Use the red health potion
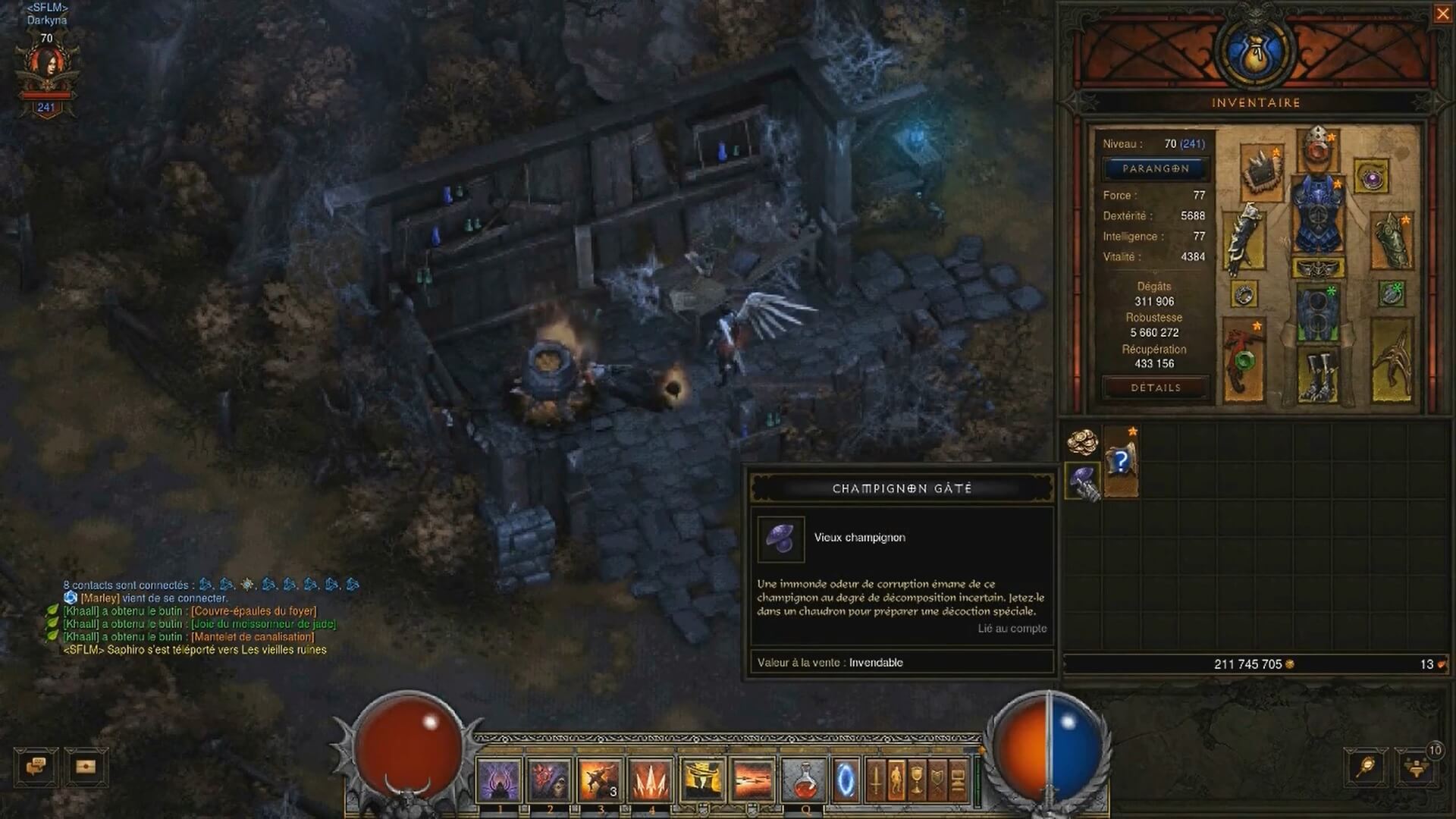1456x819 pixels. [x=803, y=780]
